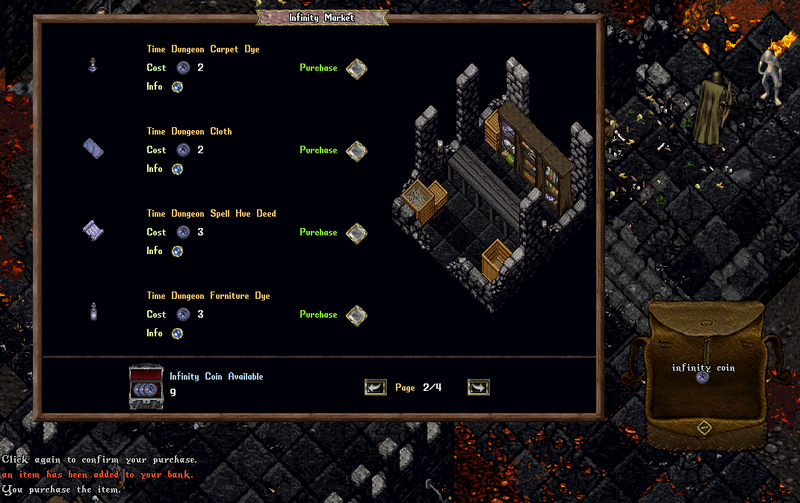This screenshot has height=503, width=800.
Task: Go to the previous market page
Action: (x=375, y=387)
